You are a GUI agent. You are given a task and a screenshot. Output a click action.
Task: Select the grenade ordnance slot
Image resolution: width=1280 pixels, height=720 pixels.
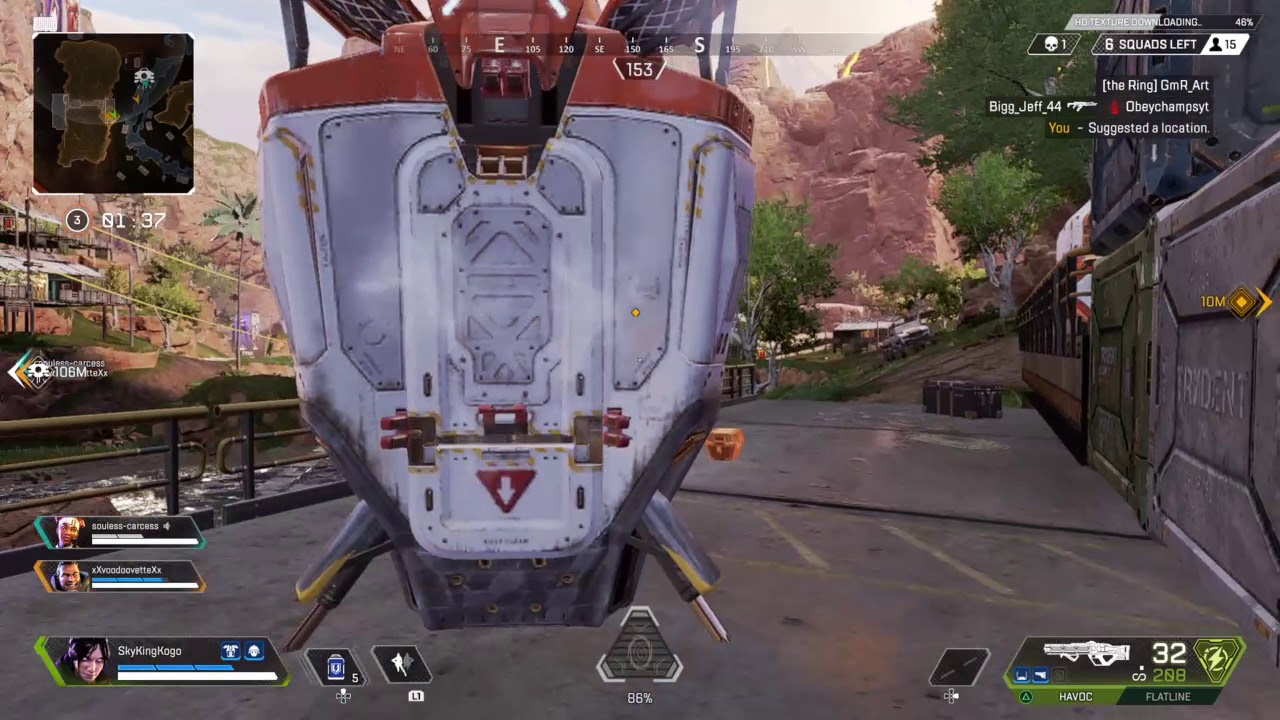click(x=958, y=667)
